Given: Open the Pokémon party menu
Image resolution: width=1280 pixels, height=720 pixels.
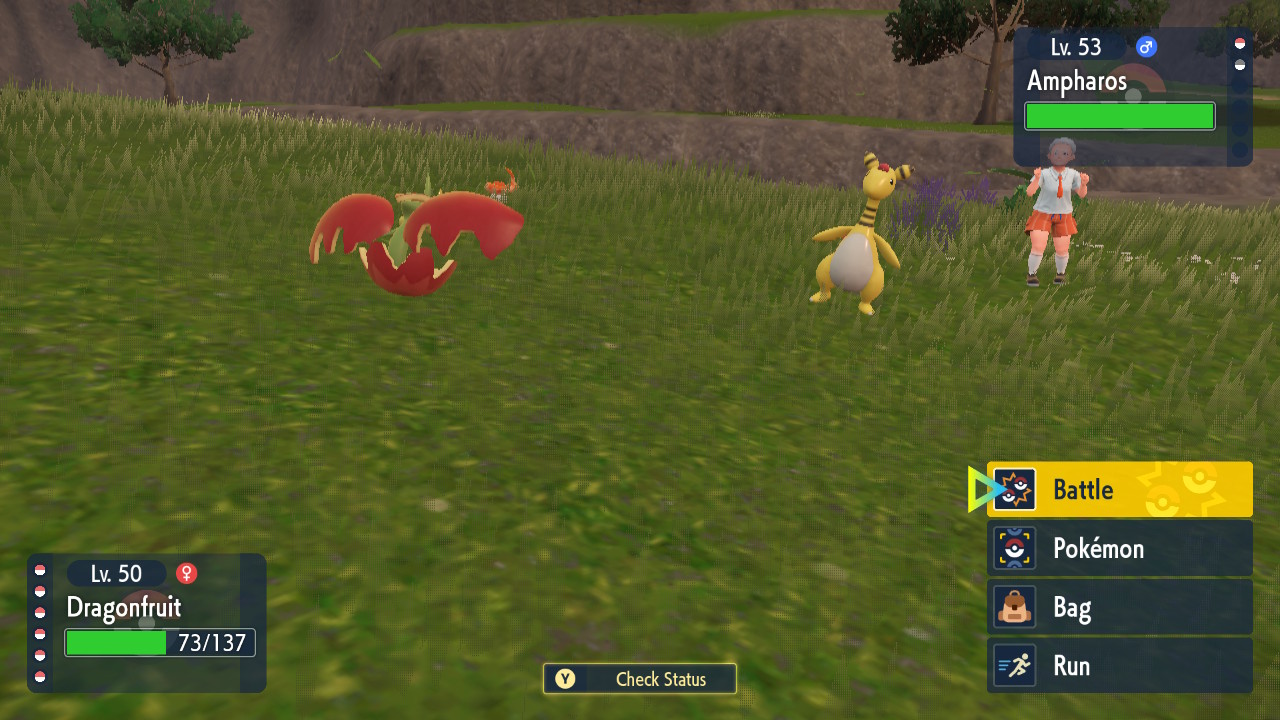Looking at the screenshot, I should (1119, 548).
